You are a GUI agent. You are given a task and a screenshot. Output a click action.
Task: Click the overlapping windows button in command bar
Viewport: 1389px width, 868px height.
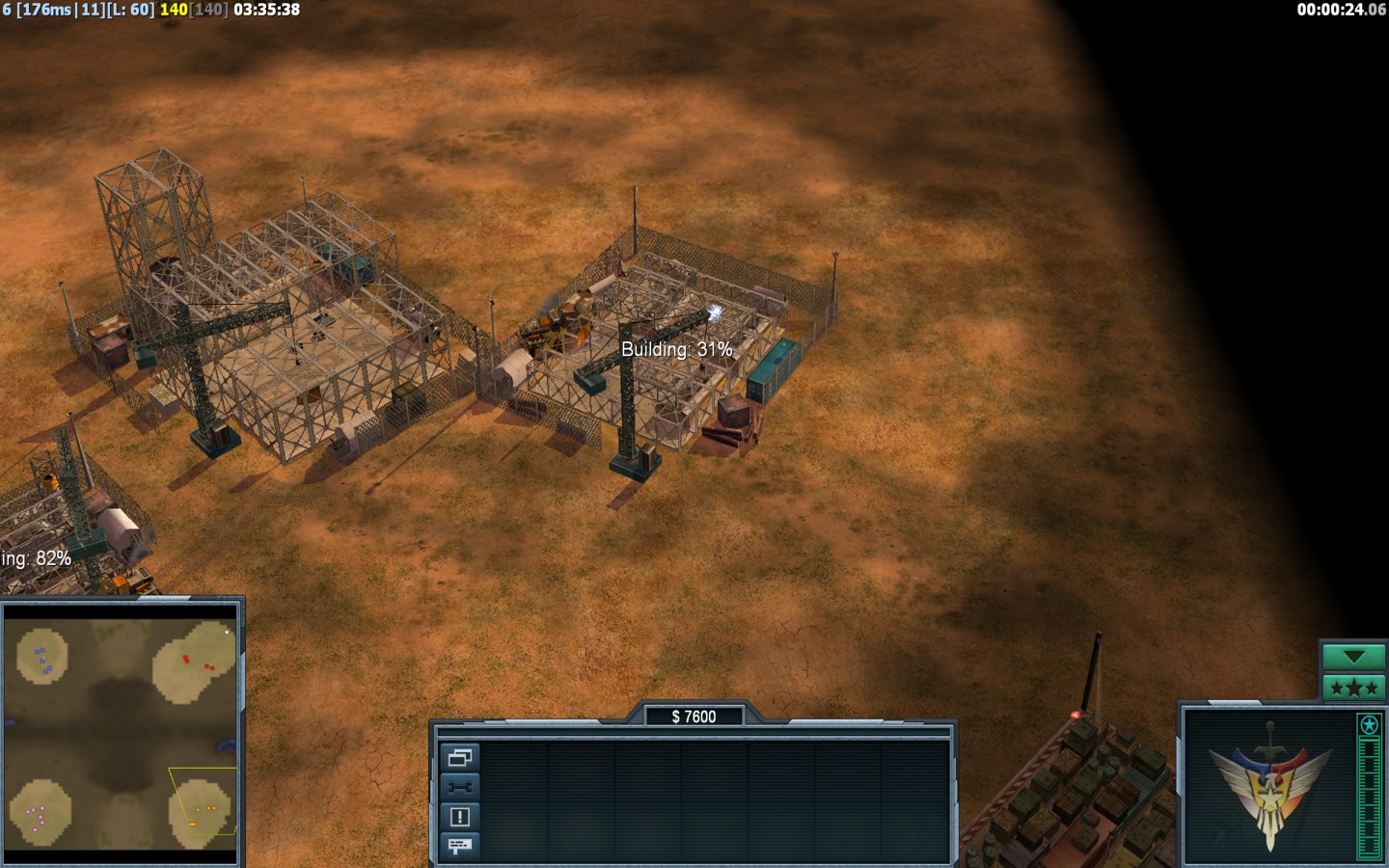tap(459, 758)
